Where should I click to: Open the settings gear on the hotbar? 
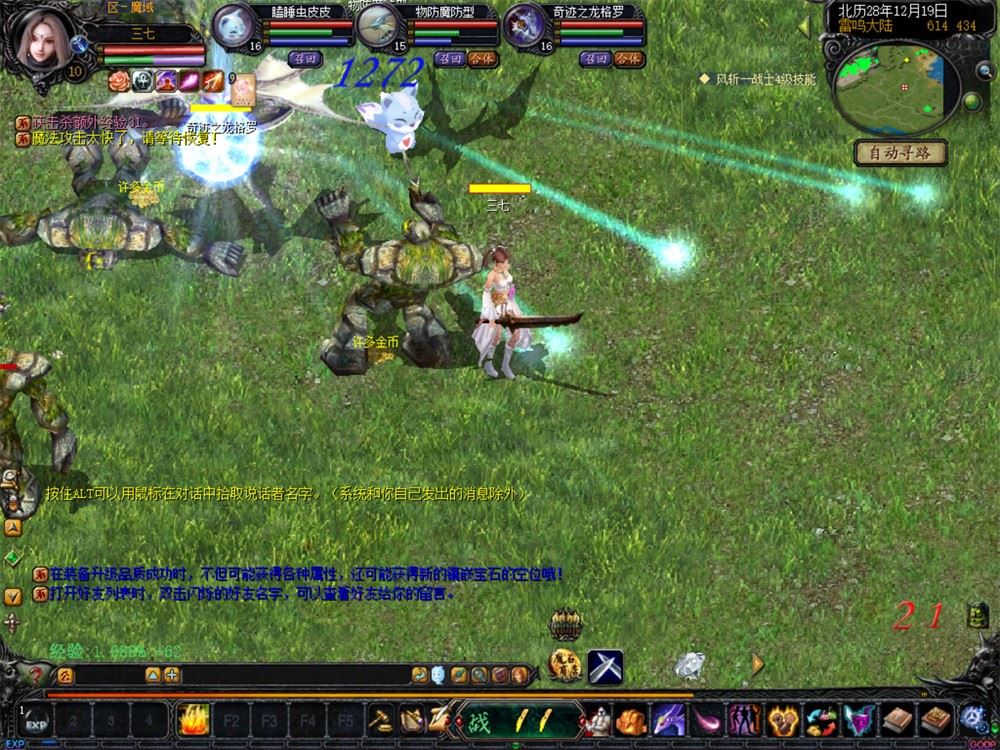973,718
